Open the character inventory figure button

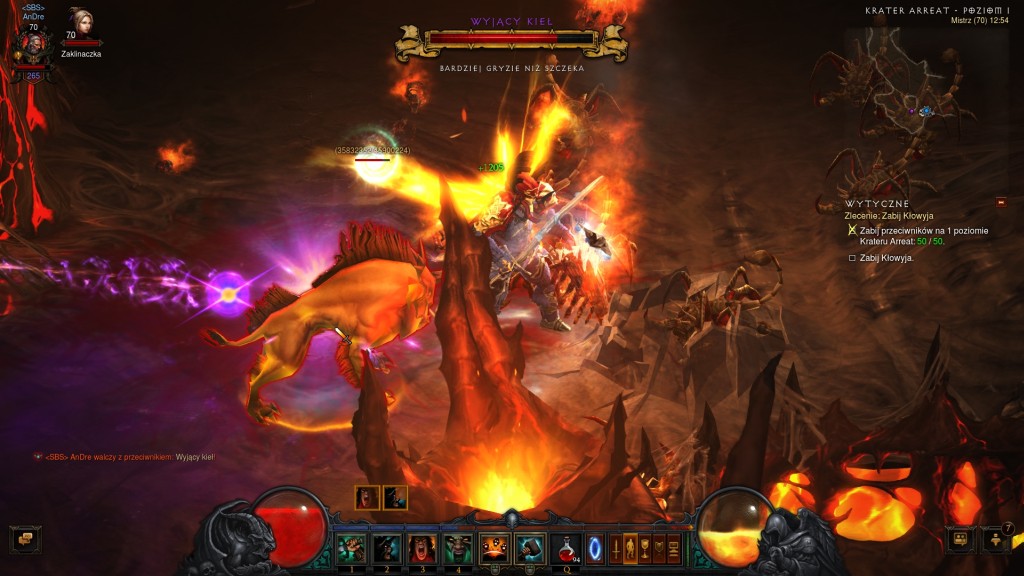tap(630, 548)
